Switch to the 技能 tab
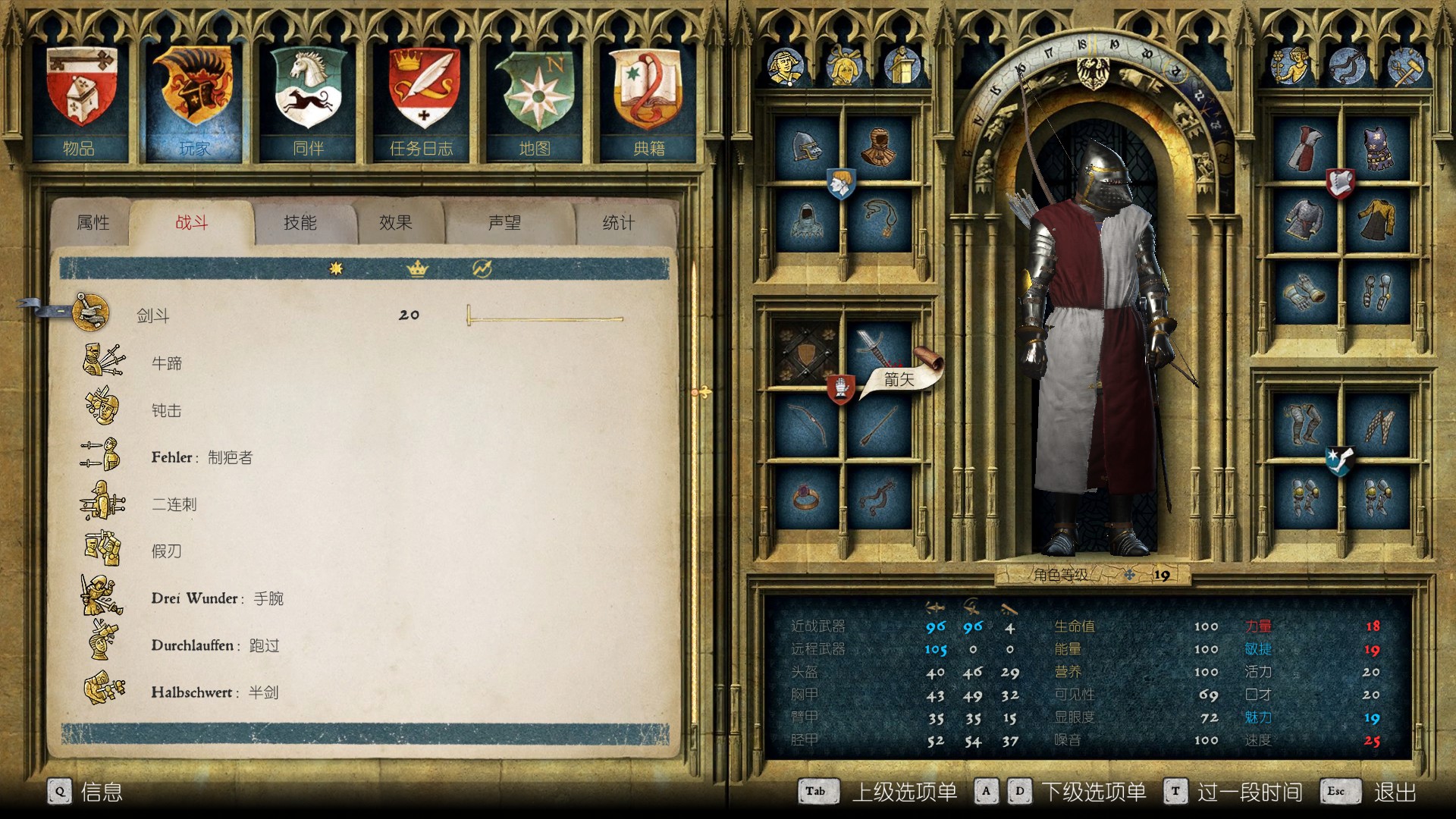 coord(300,223)
